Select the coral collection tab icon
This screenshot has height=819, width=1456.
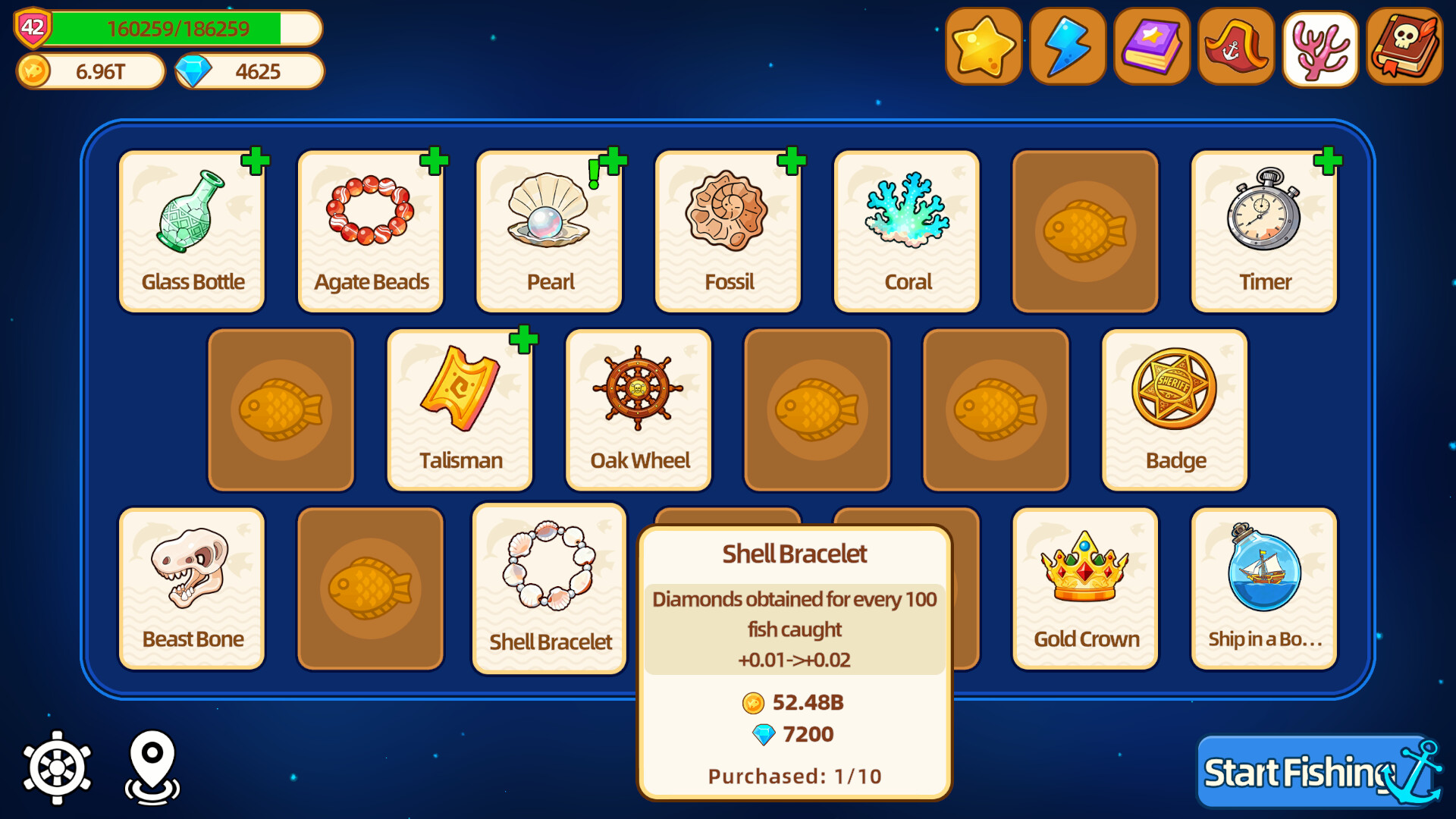(1319, 47)
